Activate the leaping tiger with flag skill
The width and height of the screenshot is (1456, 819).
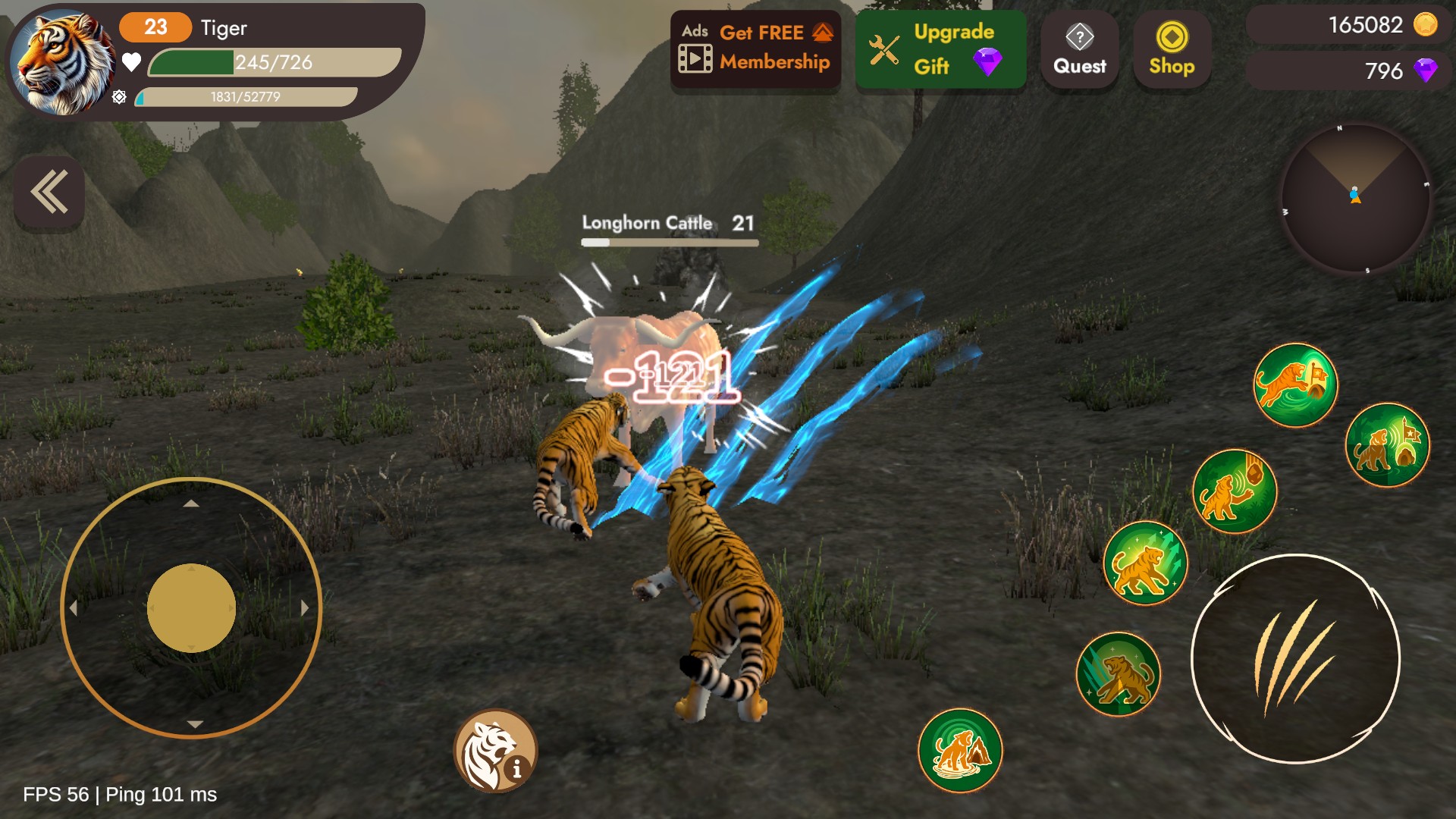click(1295, 384)
